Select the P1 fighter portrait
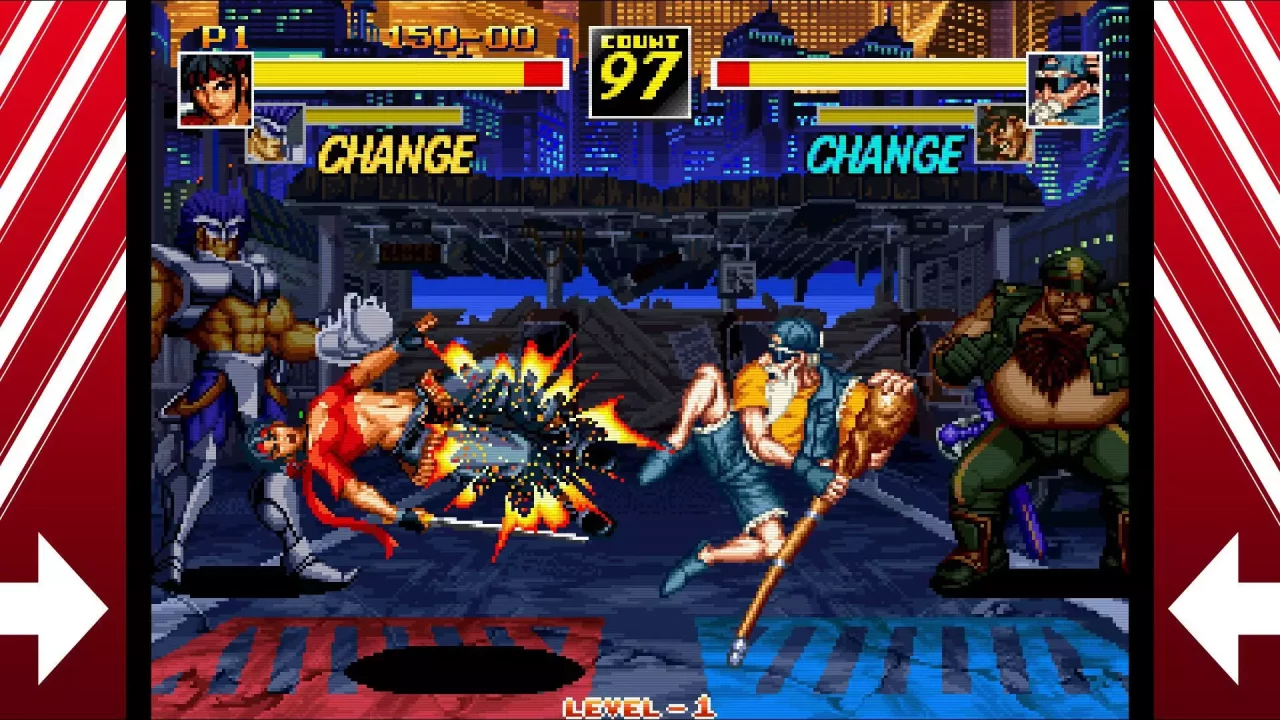The width and height of the screenshot is (1280, 720). (214, 90)
